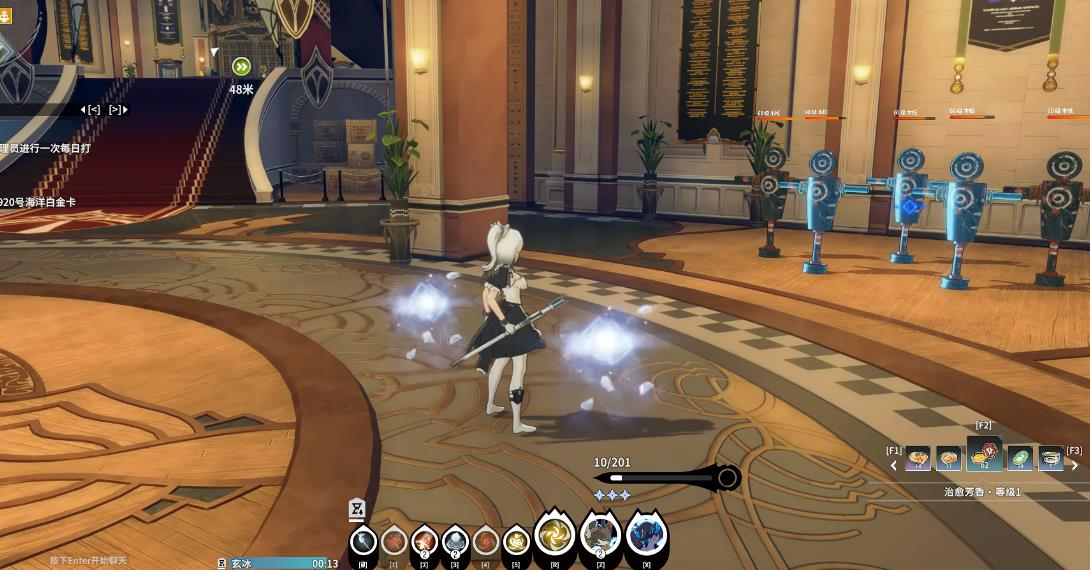
Task: Open the daily quest tracker entry
Action: [45, 148]
